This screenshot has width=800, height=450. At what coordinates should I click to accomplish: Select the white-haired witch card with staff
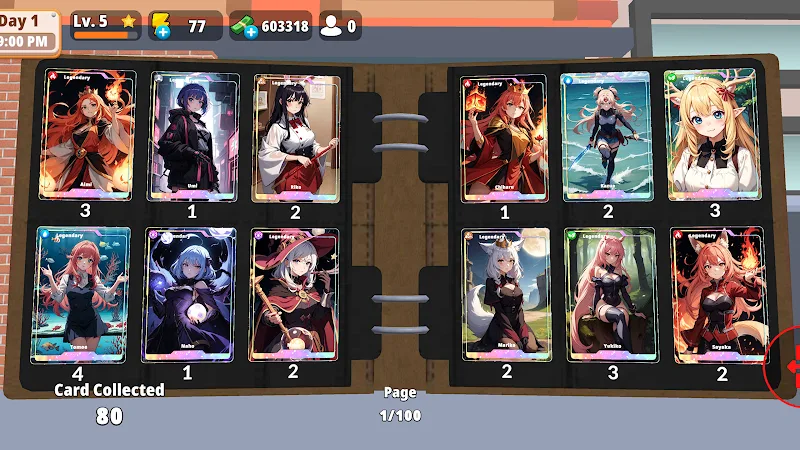[294, 294]
